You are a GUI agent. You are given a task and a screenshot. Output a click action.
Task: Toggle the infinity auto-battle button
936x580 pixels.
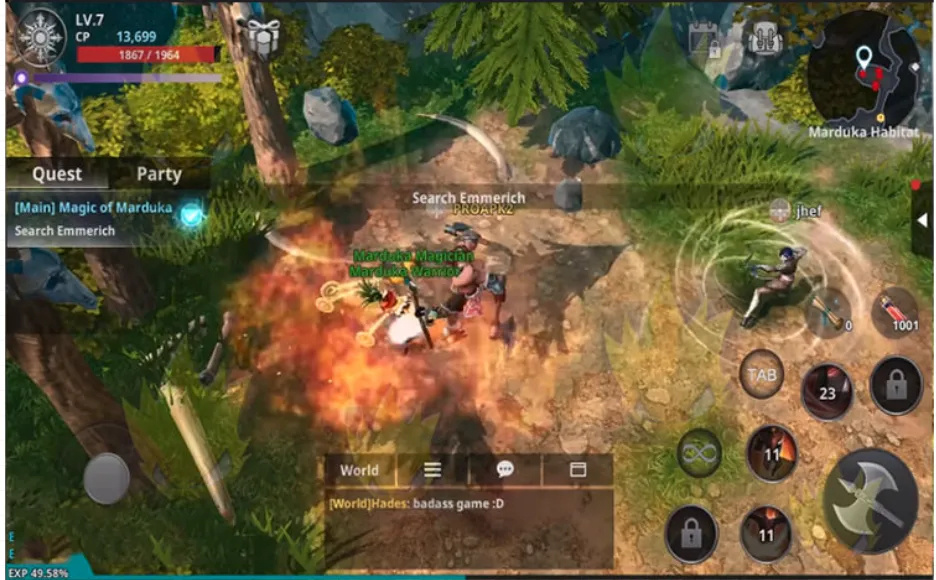[700, 455]
